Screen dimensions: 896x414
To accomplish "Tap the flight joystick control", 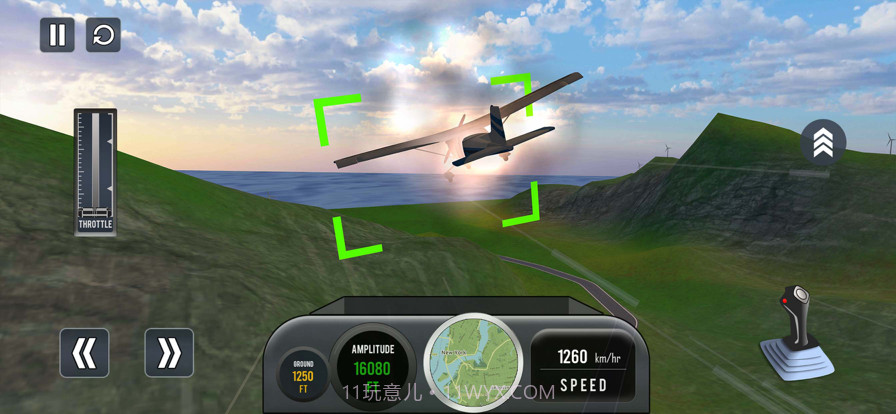I will pyautogui.click(x=797, y=334).
